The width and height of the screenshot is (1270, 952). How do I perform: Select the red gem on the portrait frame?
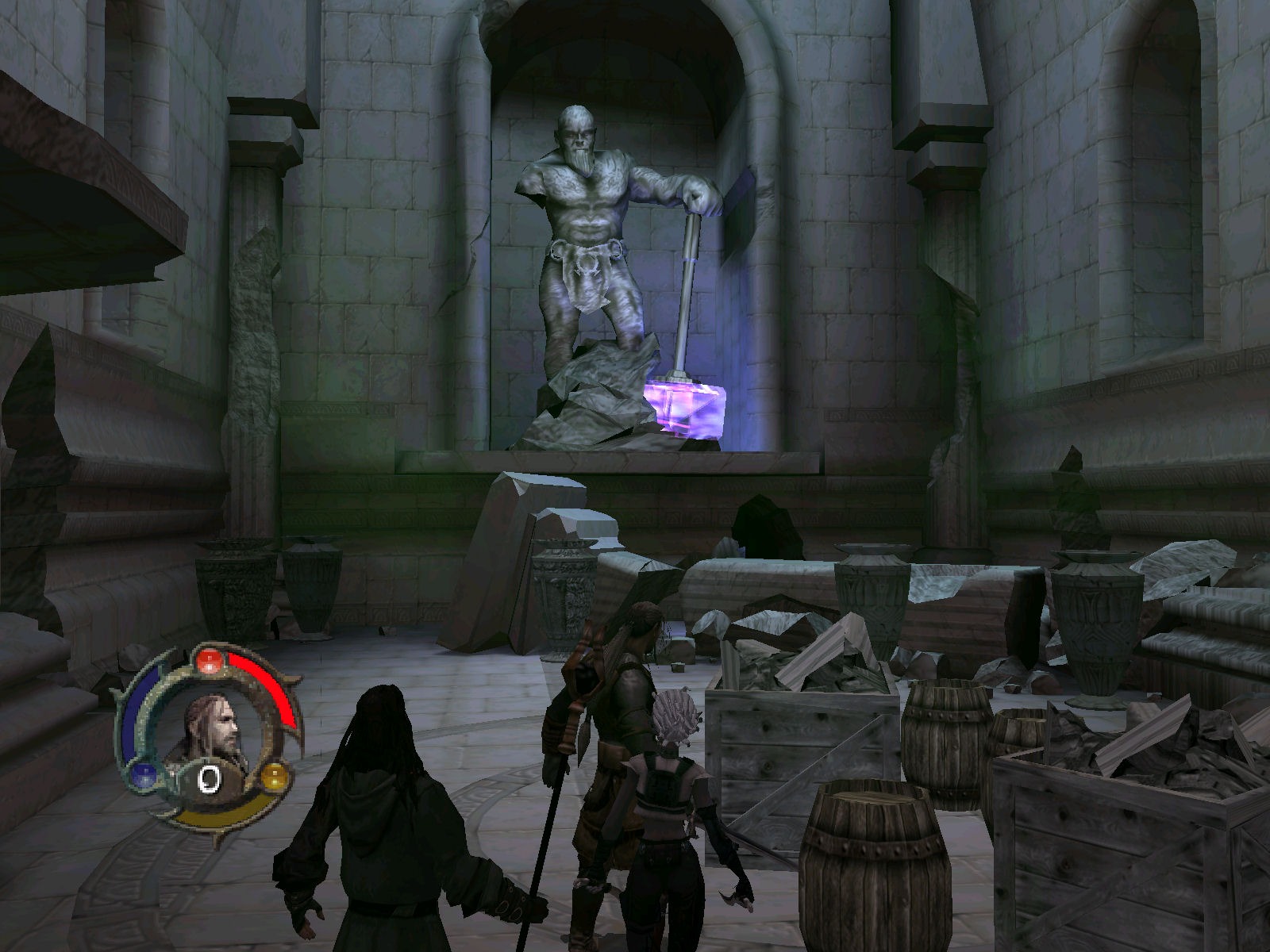tap(208, 659)
